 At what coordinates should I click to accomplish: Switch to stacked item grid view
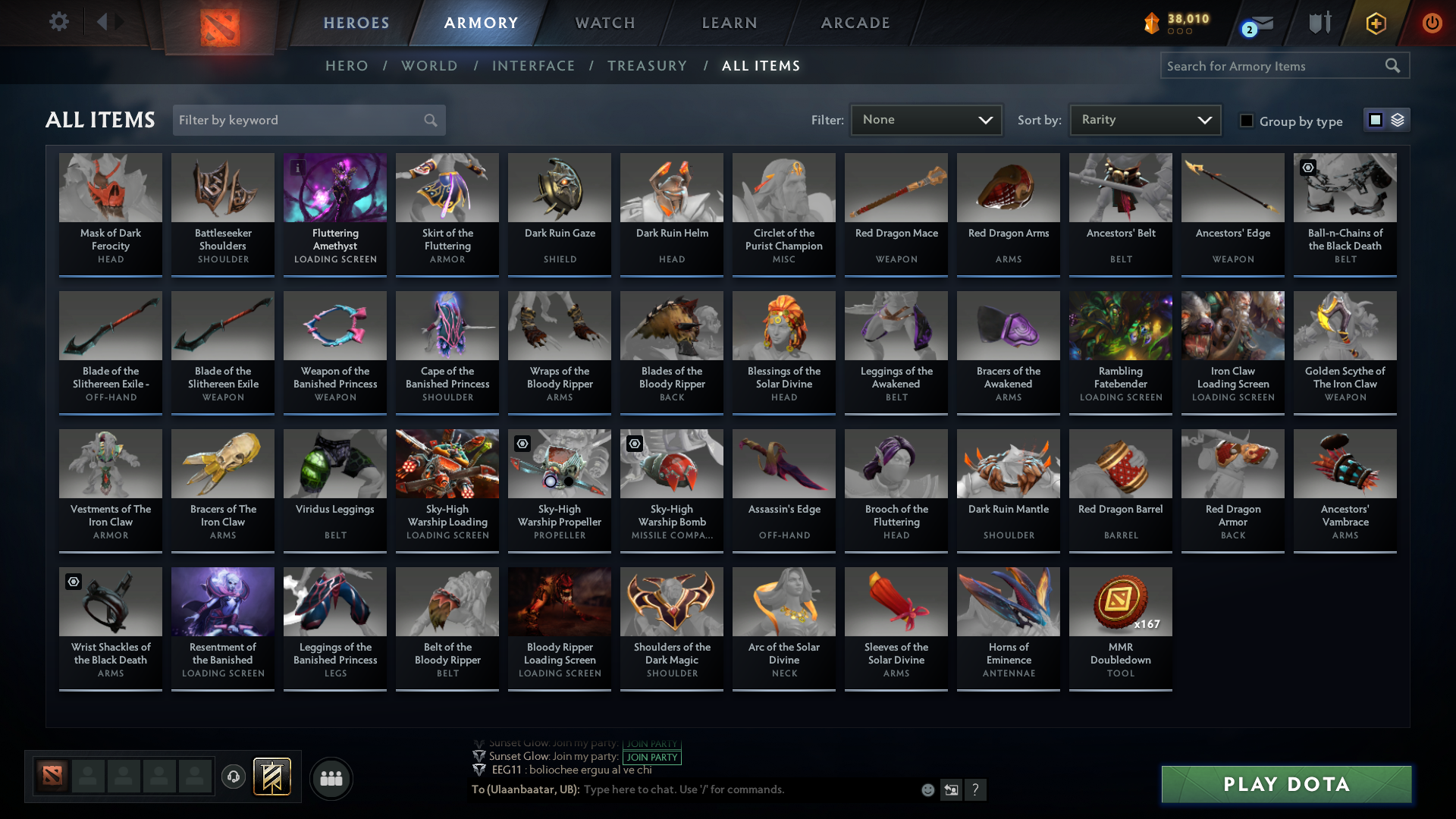[x=1396, y=120]
